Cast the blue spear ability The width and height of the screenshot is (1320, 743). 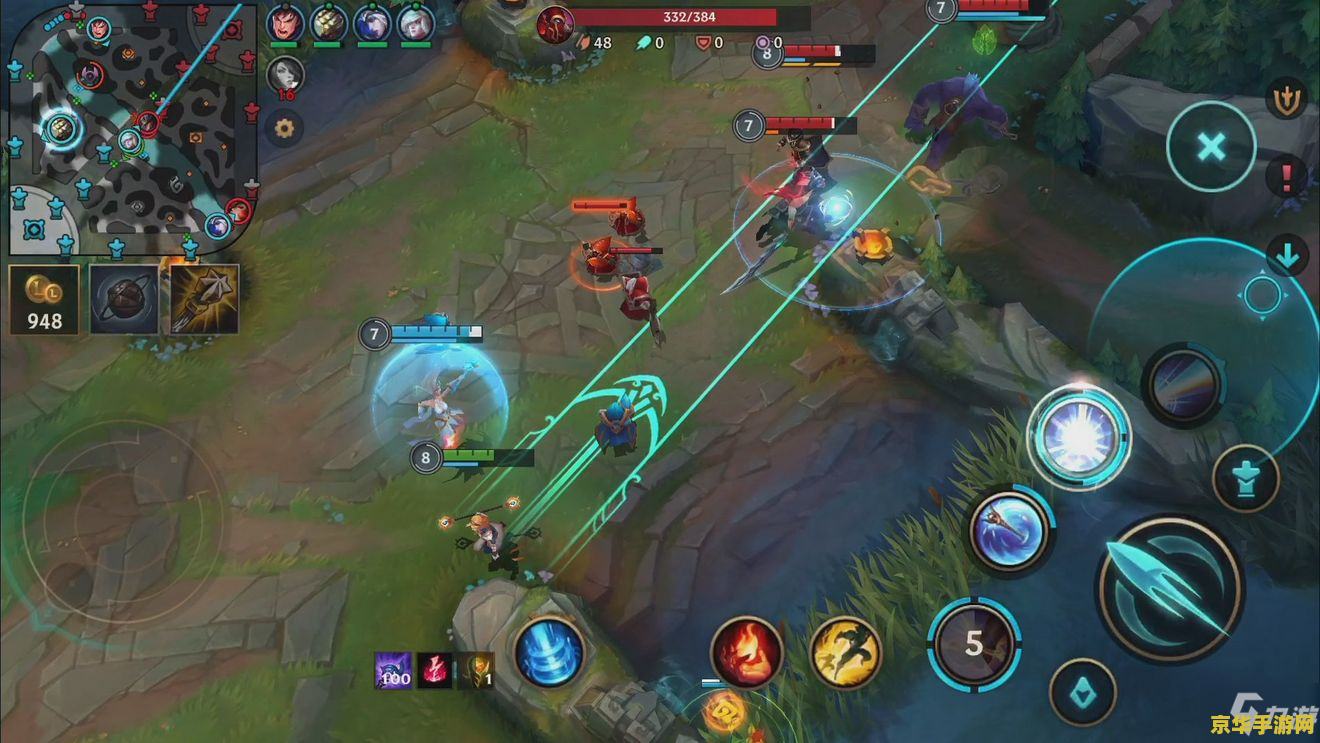(1010, 531)
